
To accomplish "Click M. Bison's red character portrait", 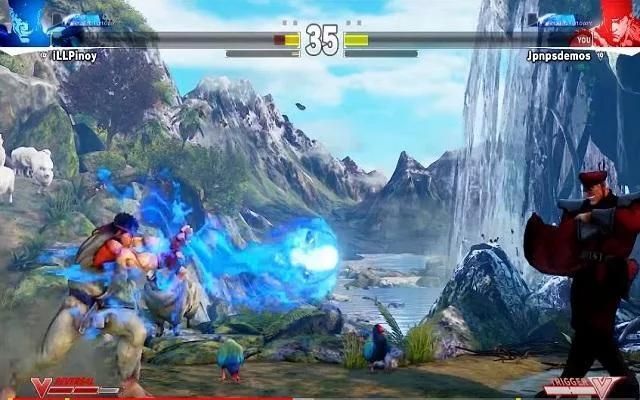I will tap(618, 22).
